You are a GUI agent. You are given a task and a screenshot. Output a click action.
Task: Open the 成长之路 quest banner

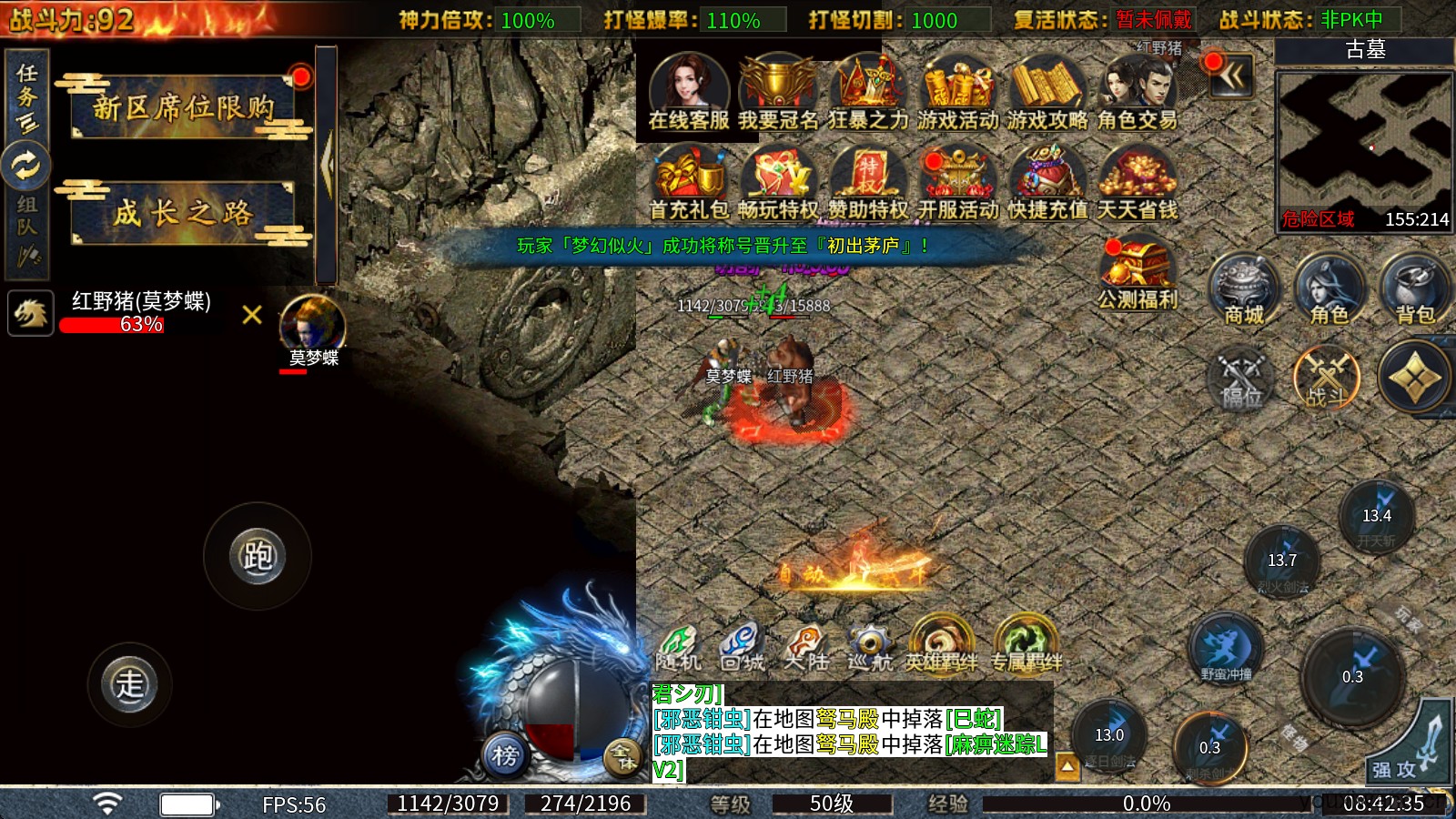click(x=183, y=213)
